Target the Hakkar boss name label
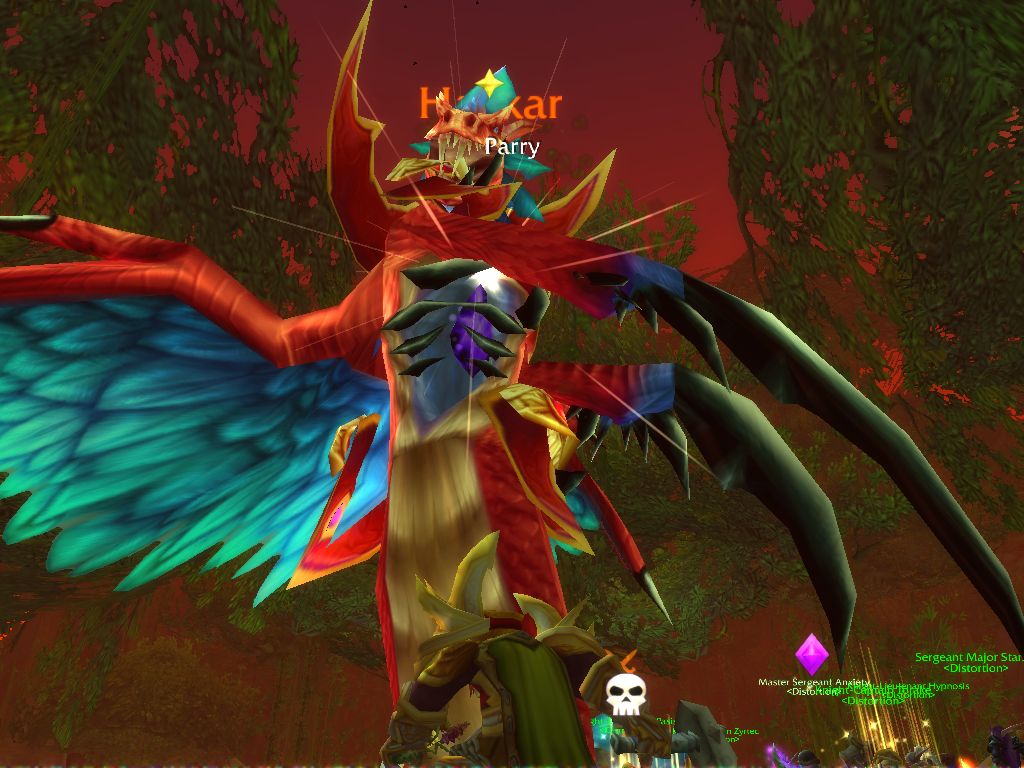 [490, 104]
